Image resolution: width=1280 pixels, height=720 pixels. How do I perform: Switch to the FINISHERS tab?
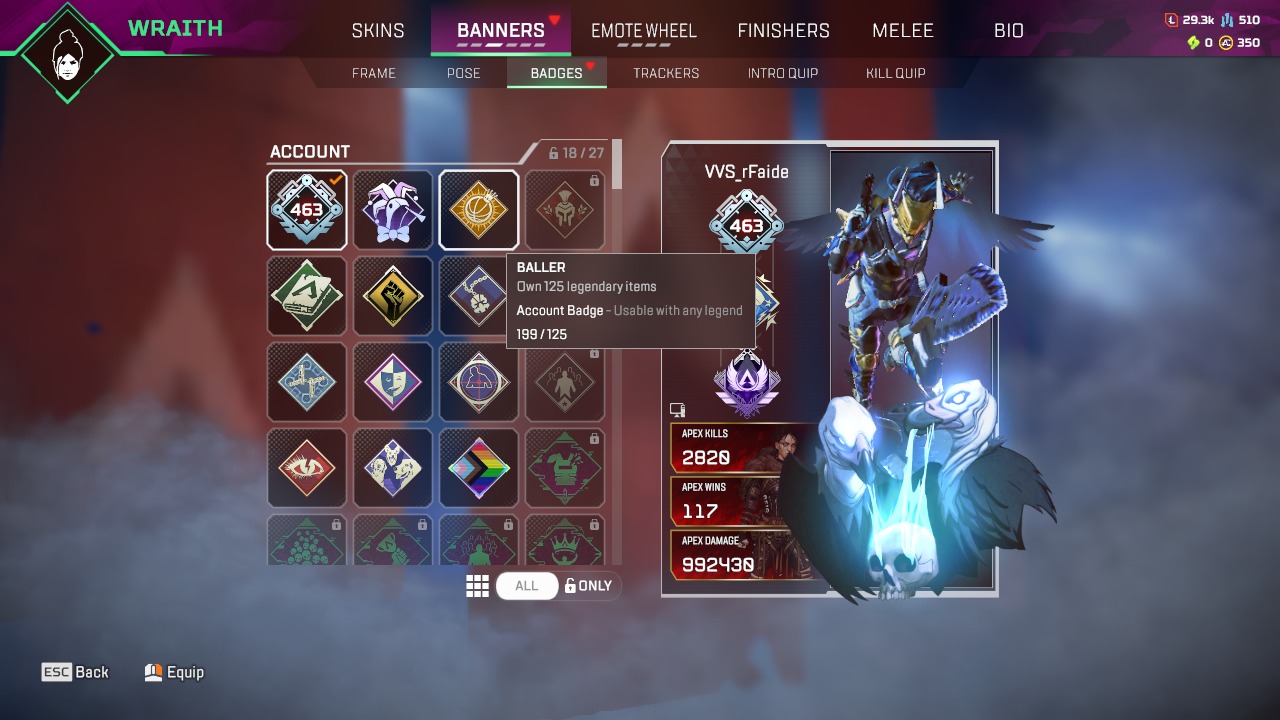(x=783, y=30)
